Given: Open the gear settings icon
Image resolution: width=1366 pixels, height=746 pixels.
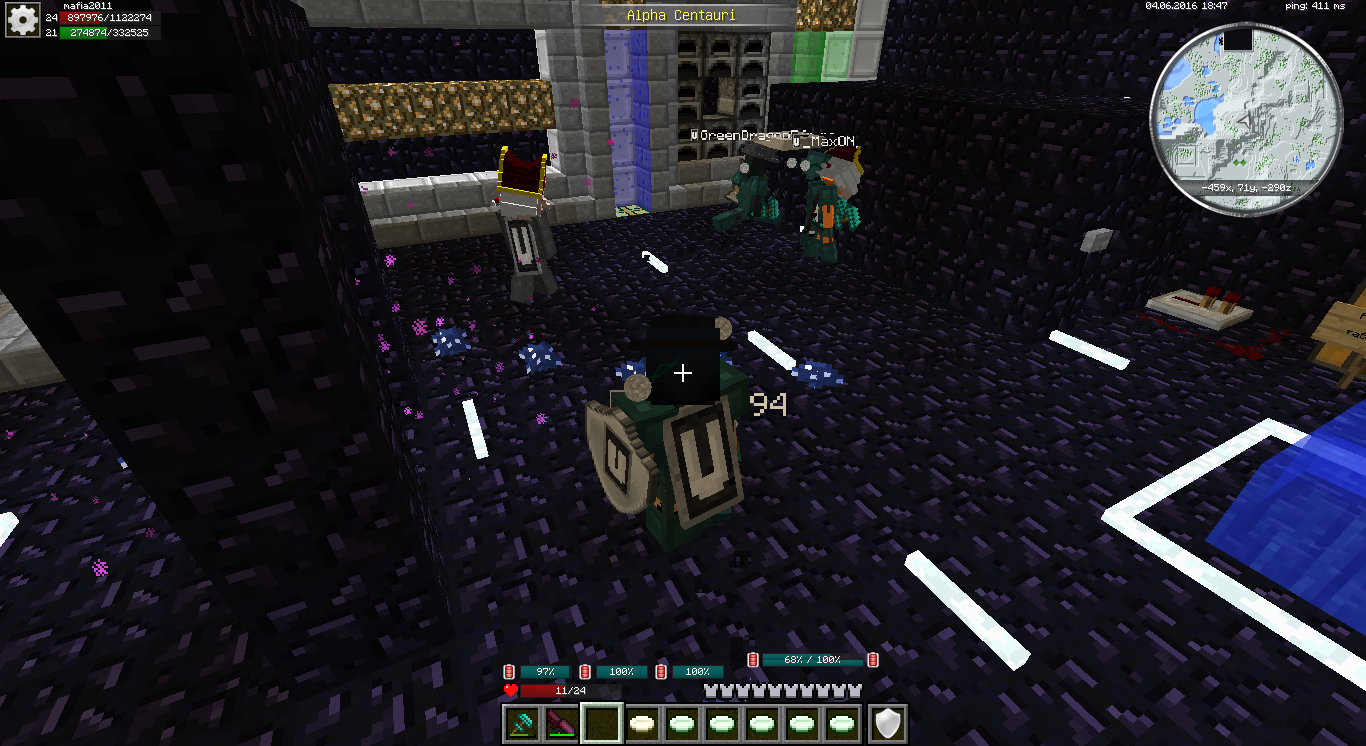Looking at the screenshot, I should click(21, 20).
